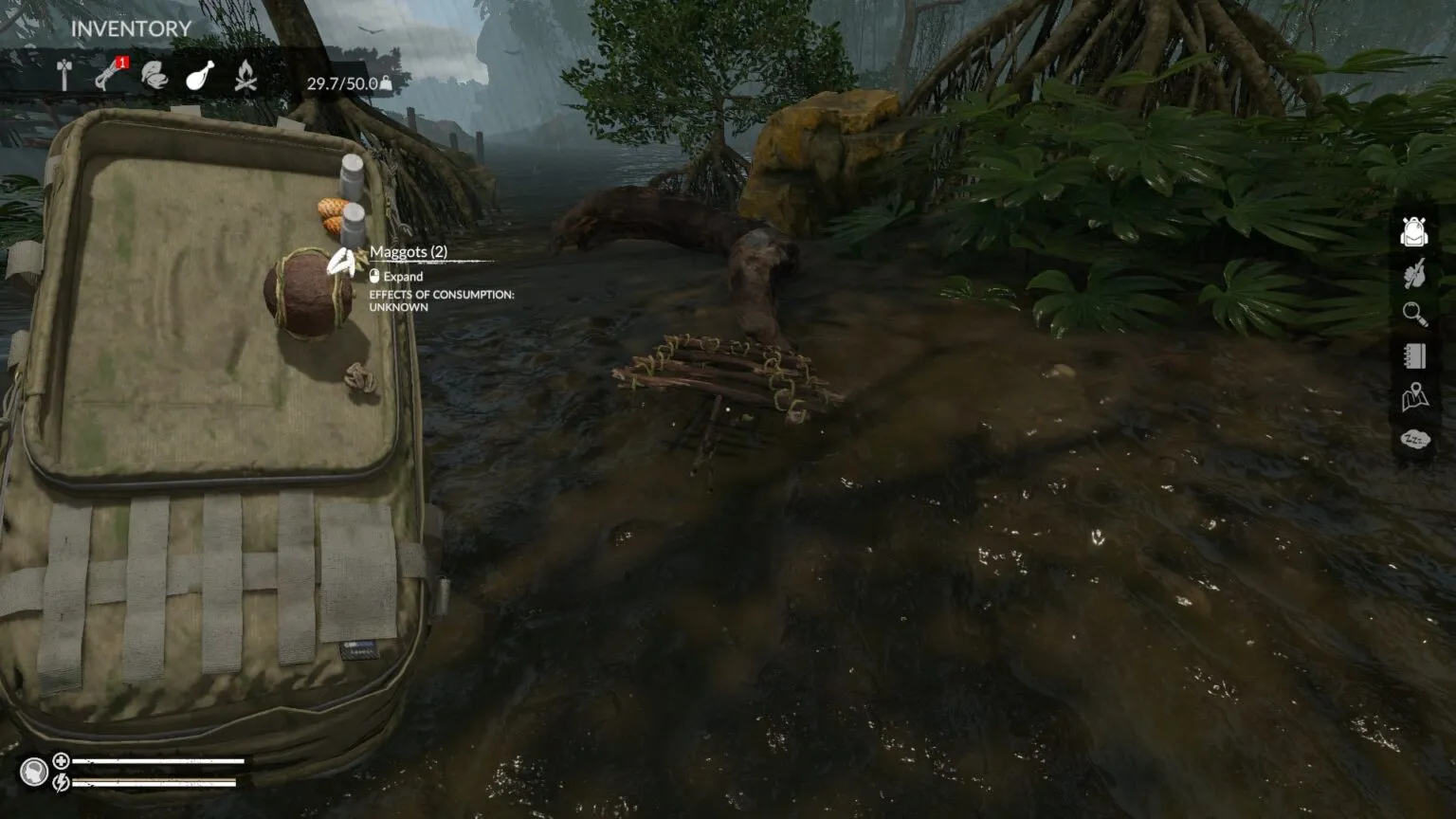Viewport: 1456px width, 819px height.
Task: Select the leaves backpack tab
Action: (x=154, y=76)
